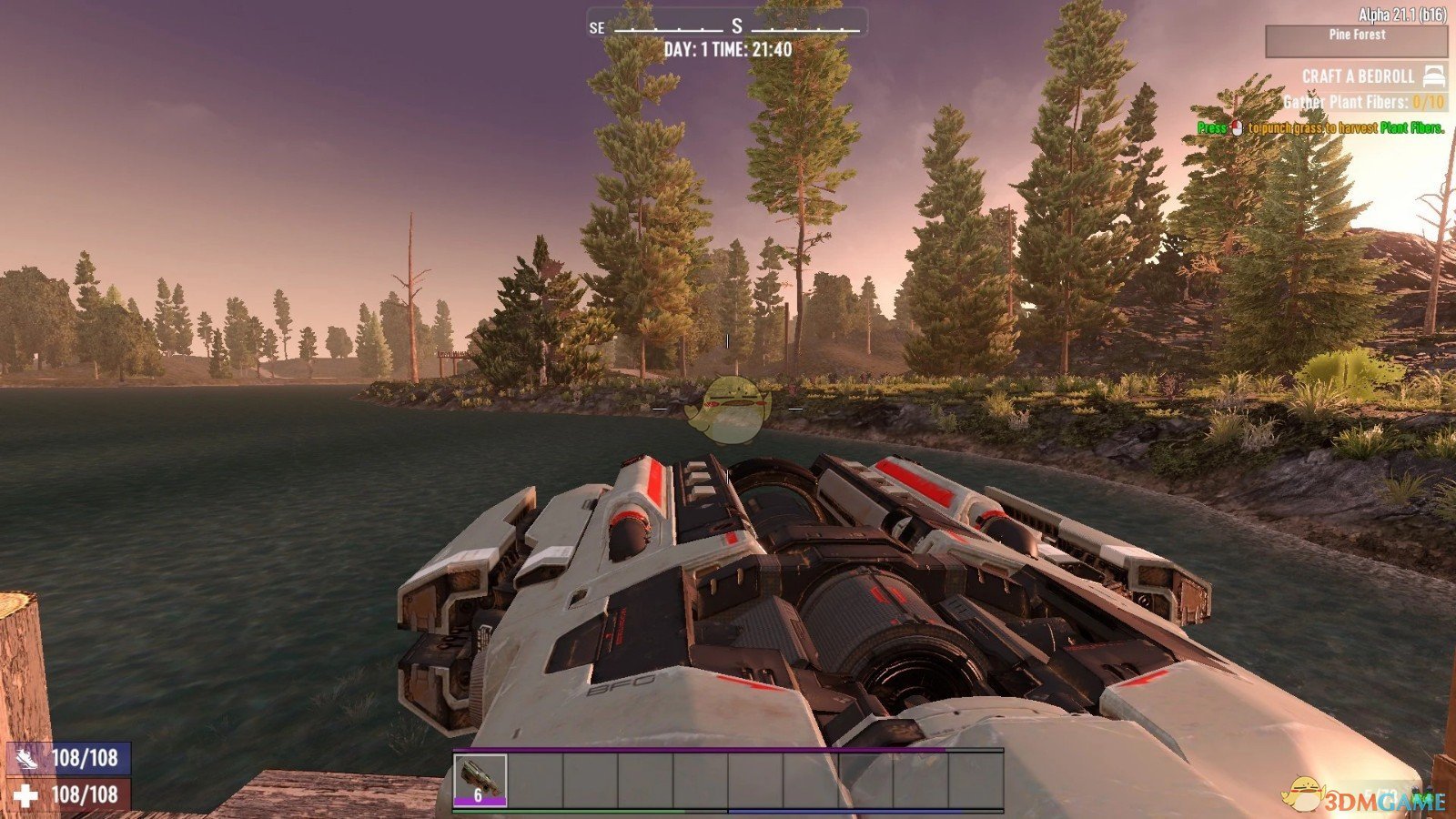Click the last hotbar slot on the right
The width and height of the screenshot is (1456, 819).
(976, 778)
